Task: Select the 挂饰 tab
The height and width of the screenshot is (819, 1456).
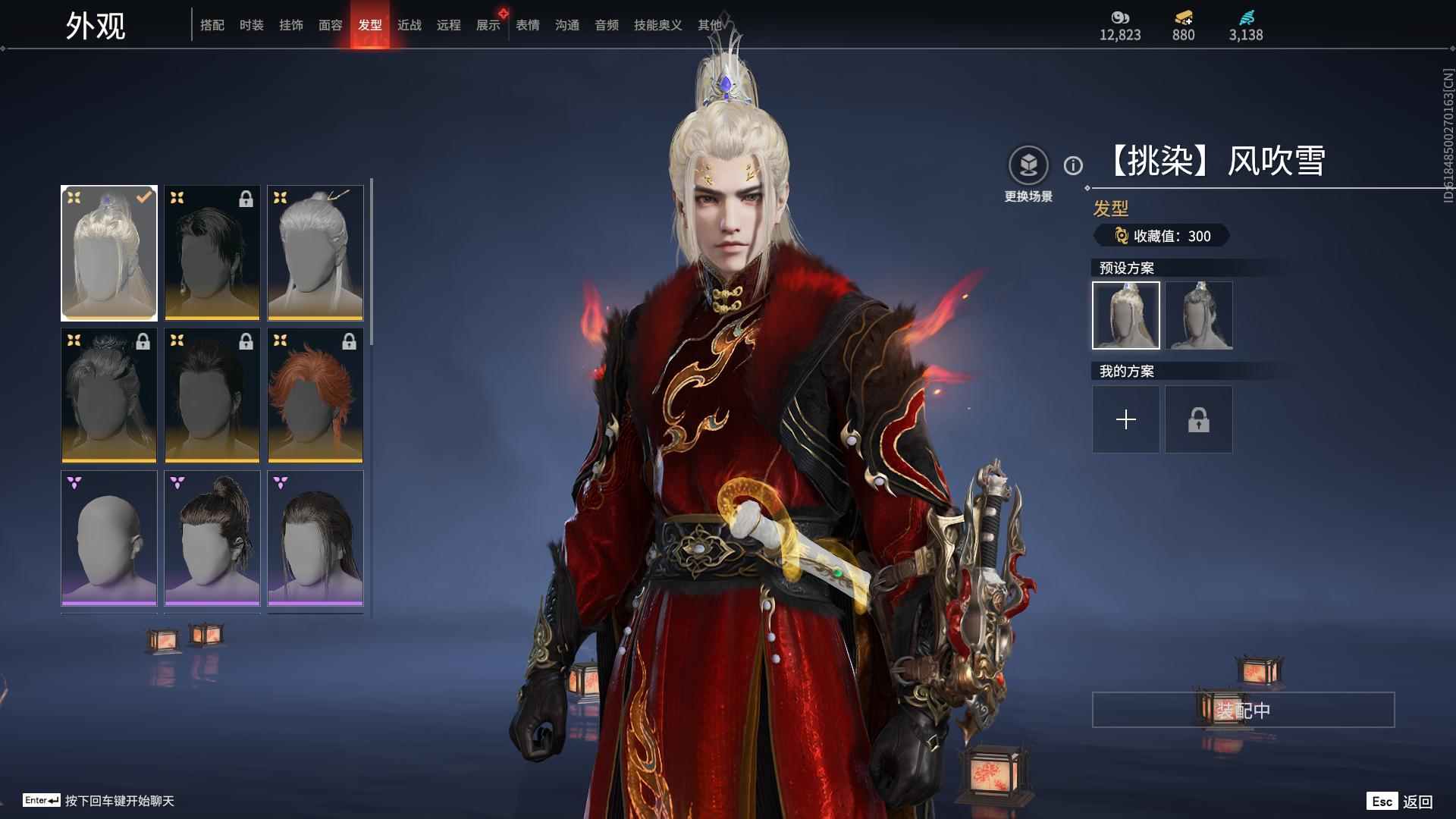Action: pos(290,25)
